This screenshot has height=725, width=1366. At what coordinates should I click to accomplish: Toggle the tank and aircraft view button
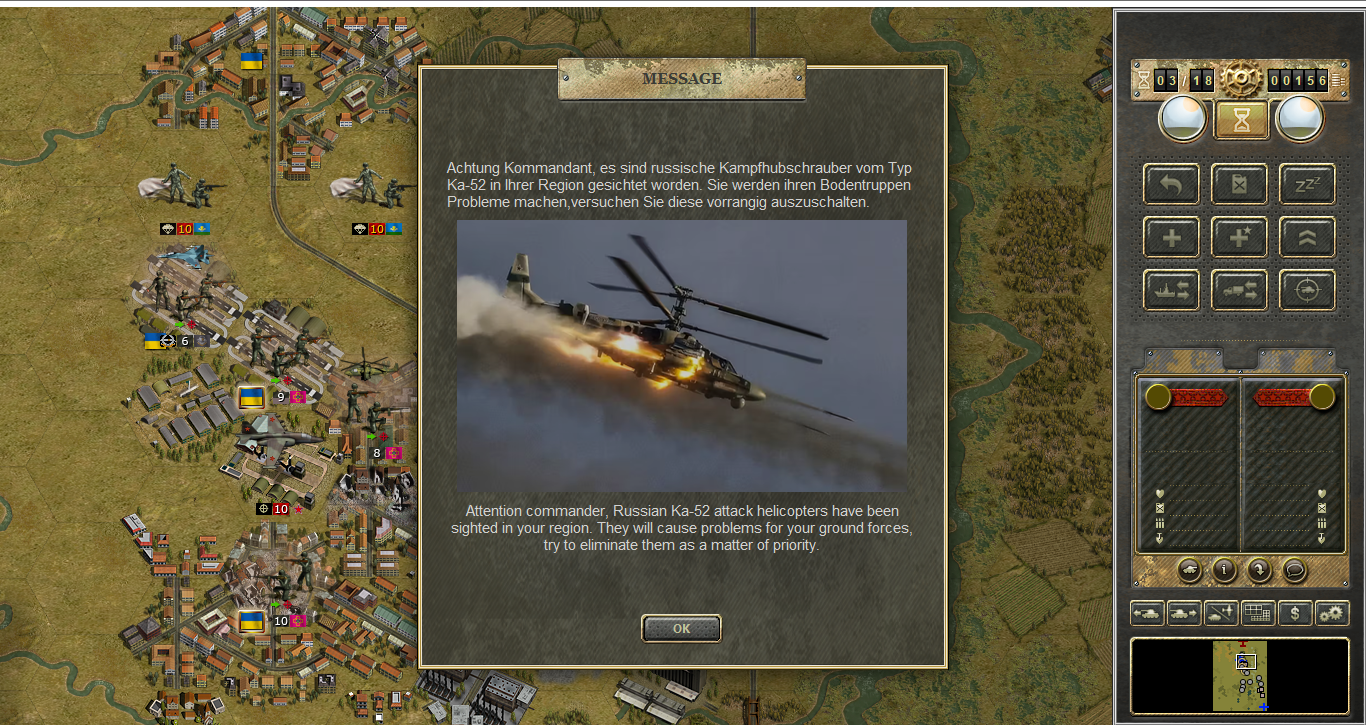pyautogui.click(x=1221, y=613)
